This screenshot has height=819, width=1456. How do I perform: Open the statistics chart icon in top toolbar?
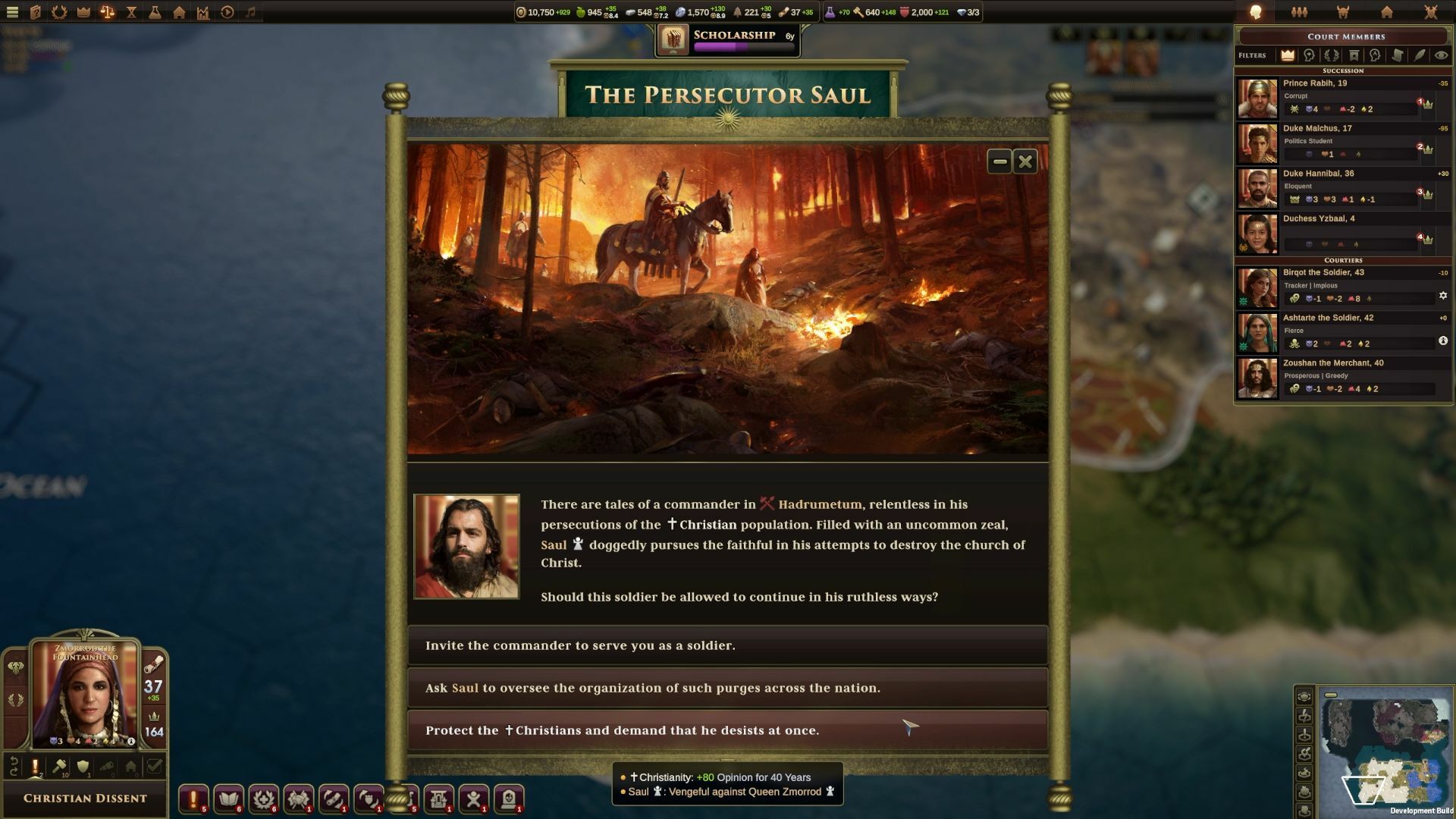pyautogui.click(x=203, y=11)
